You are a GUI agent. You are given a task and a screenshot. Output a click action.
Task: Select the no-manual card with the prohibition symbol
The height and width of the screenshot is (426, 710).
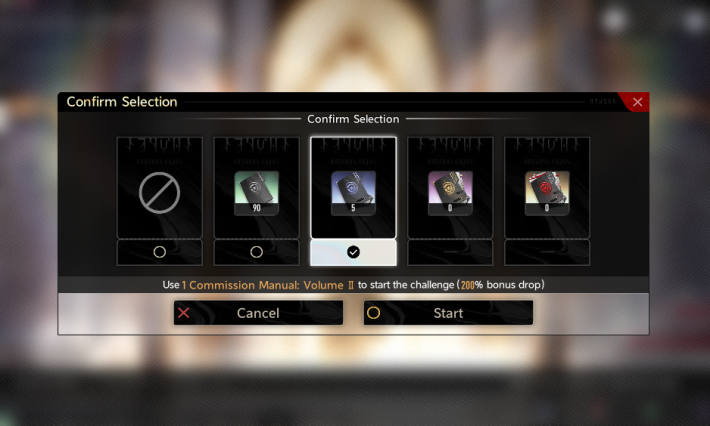point(159,188)
